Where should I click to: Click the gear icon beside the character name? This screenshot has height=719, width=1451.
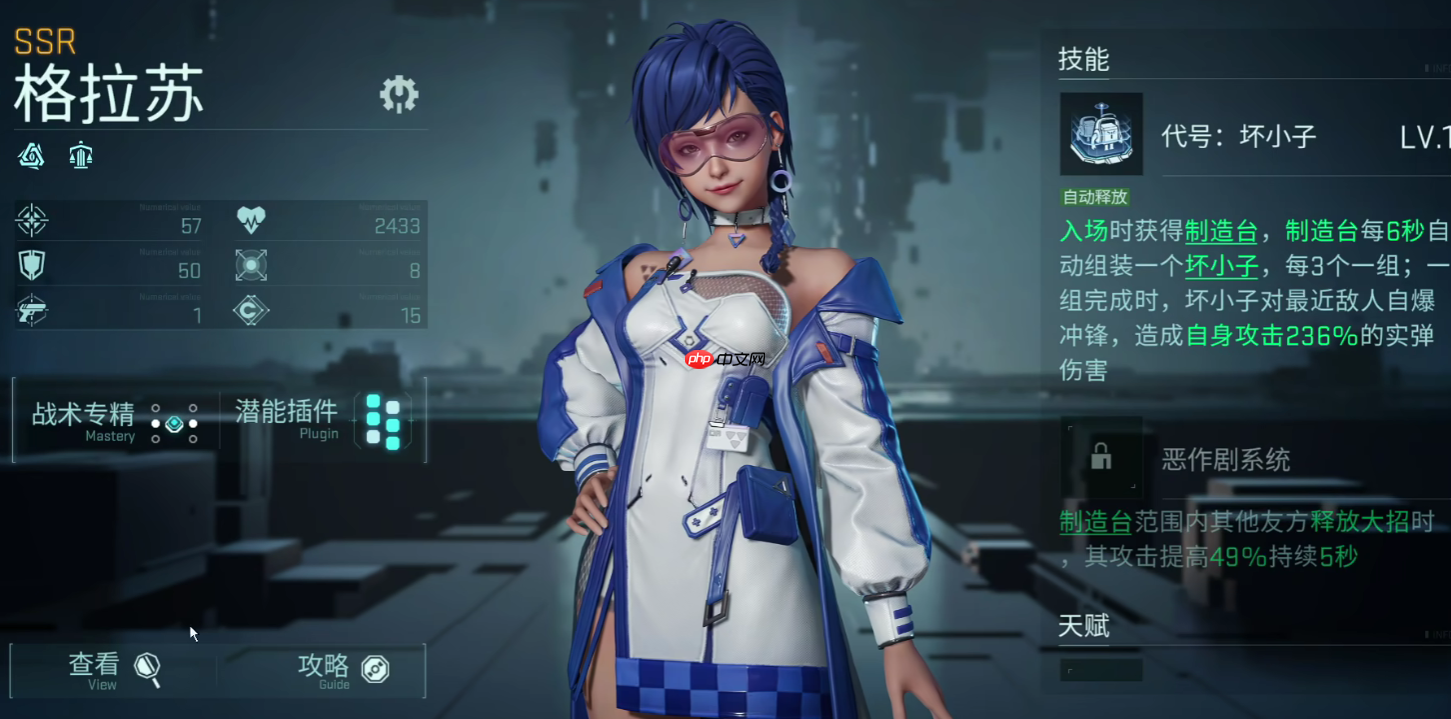(399, 94)
